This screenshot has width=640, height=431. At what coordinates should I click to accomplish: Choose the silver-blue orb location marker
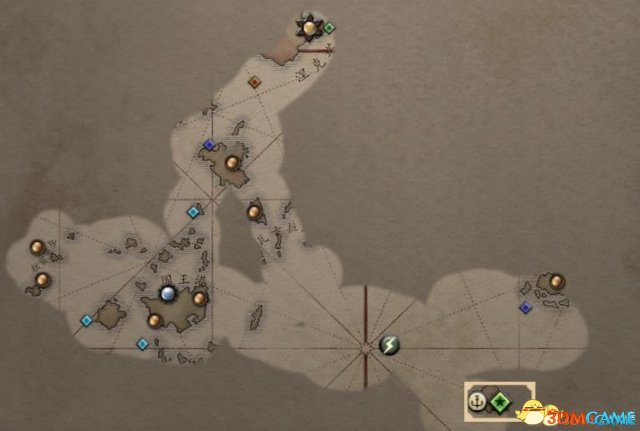coord(168,293)
